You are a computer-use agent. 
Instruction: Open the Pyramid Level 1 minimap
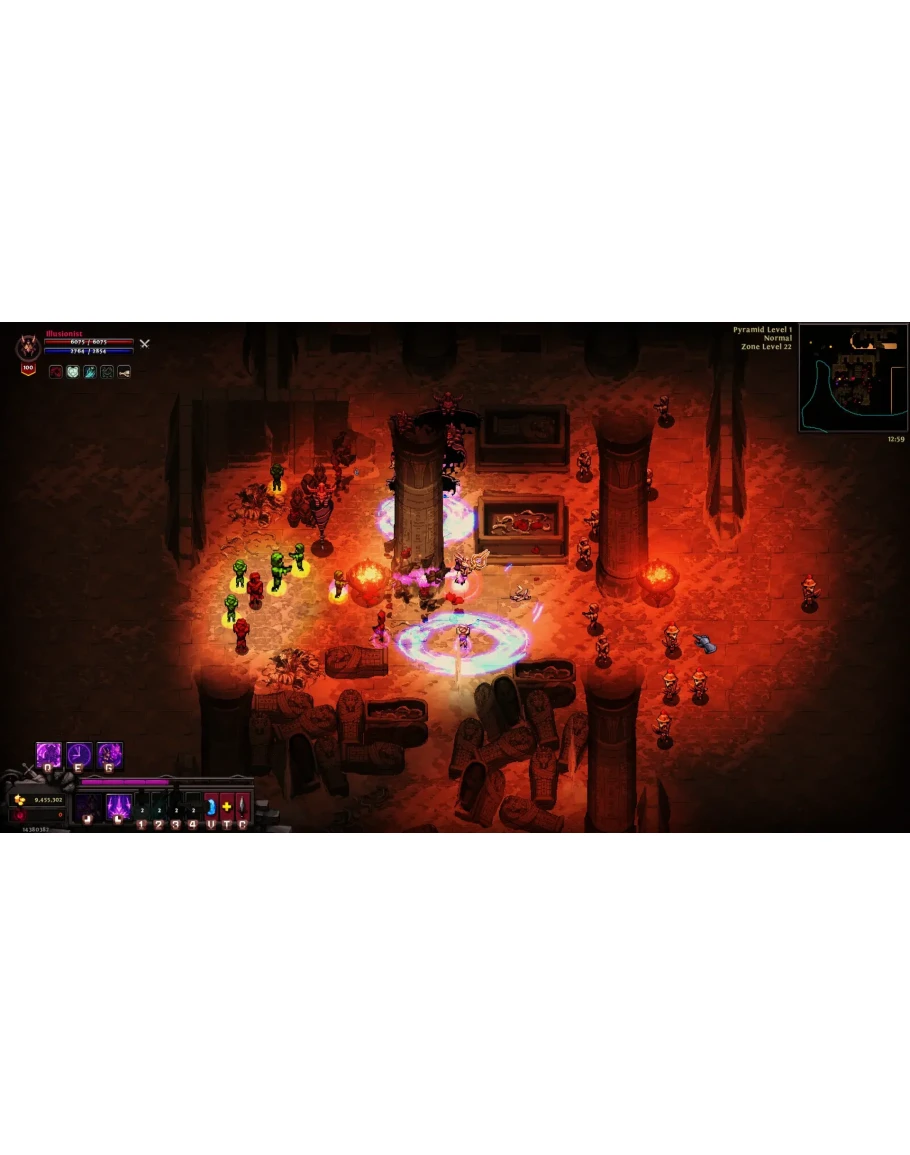(x=853, y=377)
